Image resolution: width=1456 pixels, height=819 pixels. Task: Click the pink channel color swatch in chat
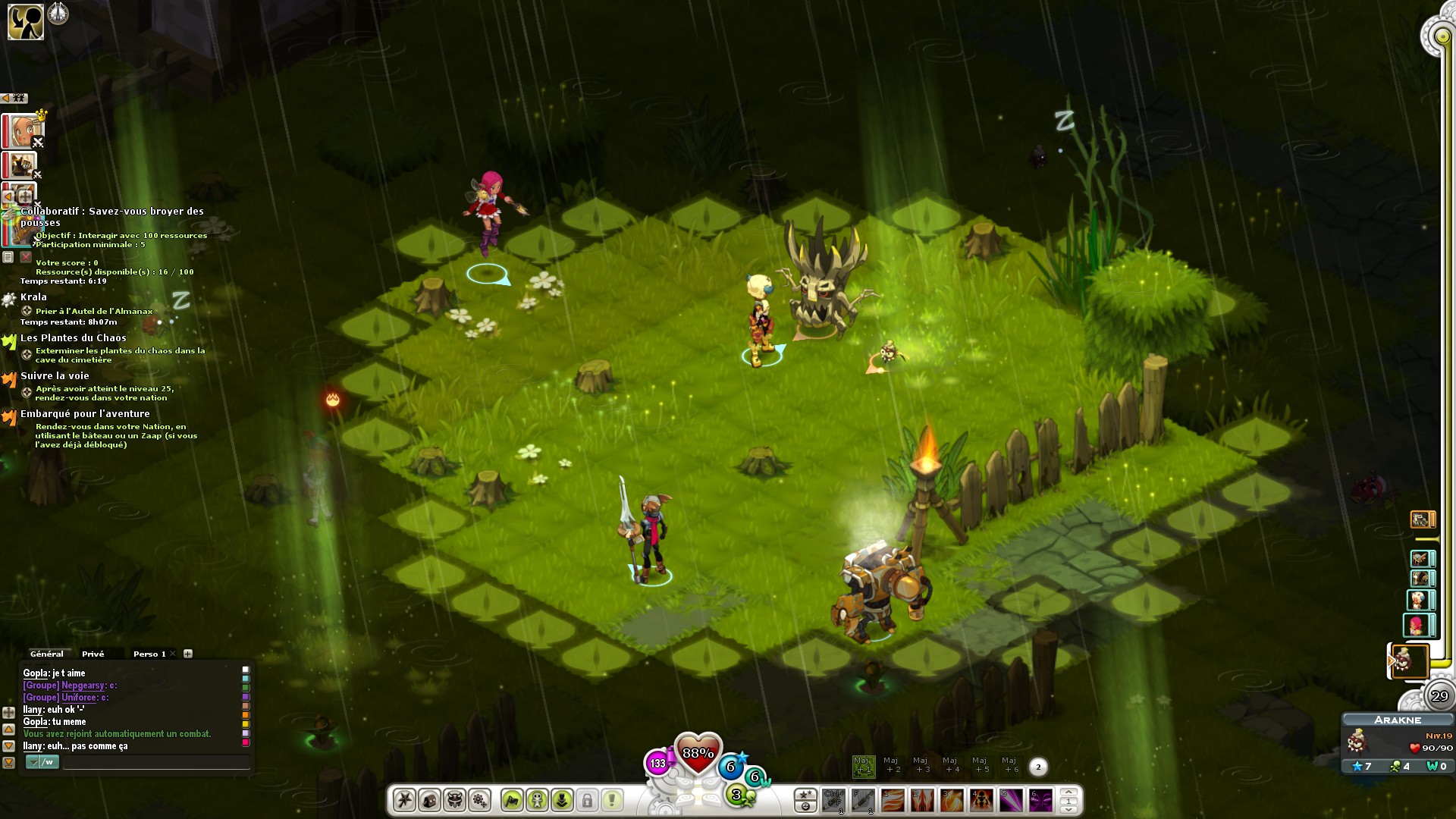click(246, 744)
